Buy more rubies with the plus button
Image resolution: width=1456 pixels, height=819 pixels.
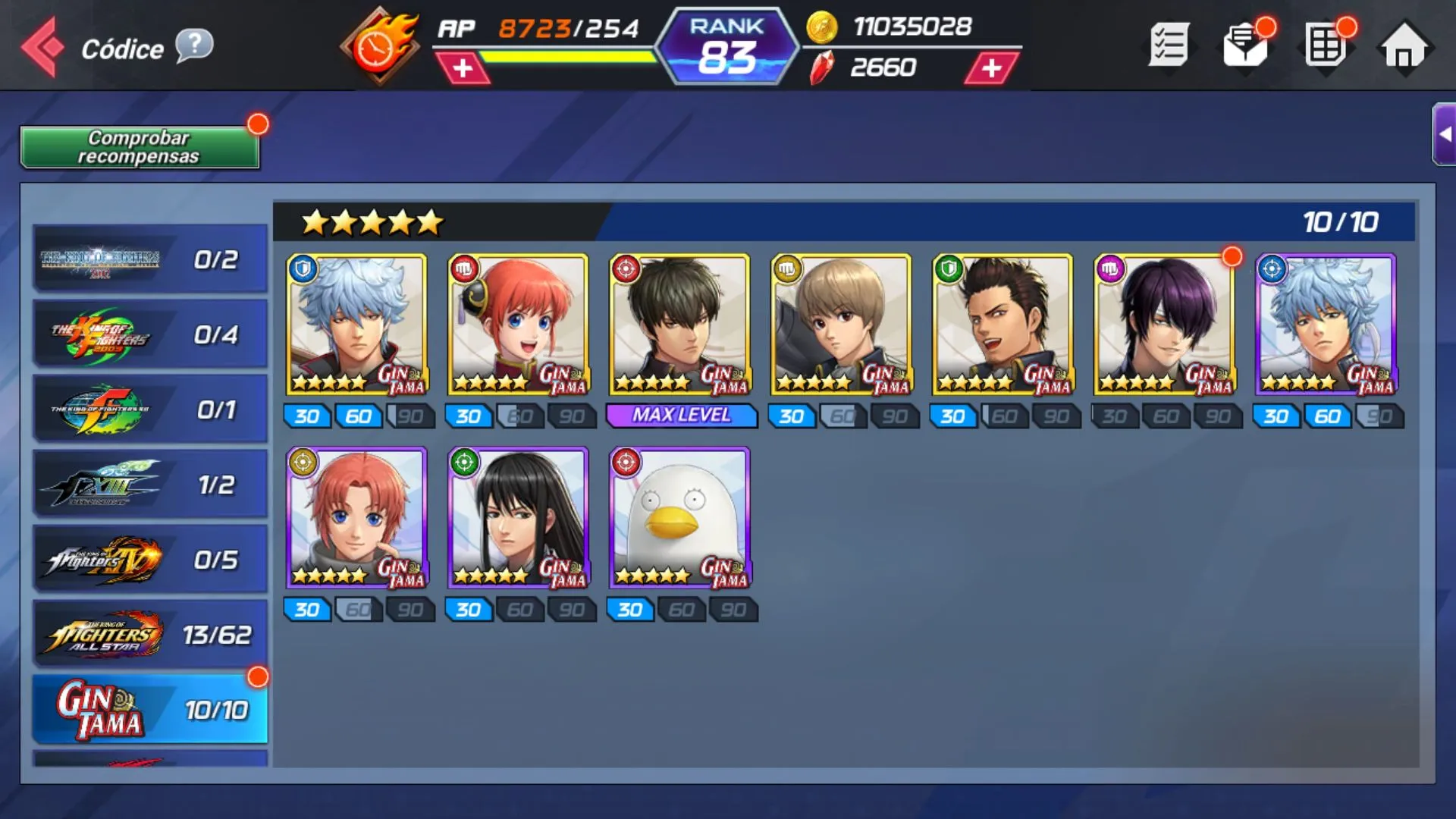[991, 68]
